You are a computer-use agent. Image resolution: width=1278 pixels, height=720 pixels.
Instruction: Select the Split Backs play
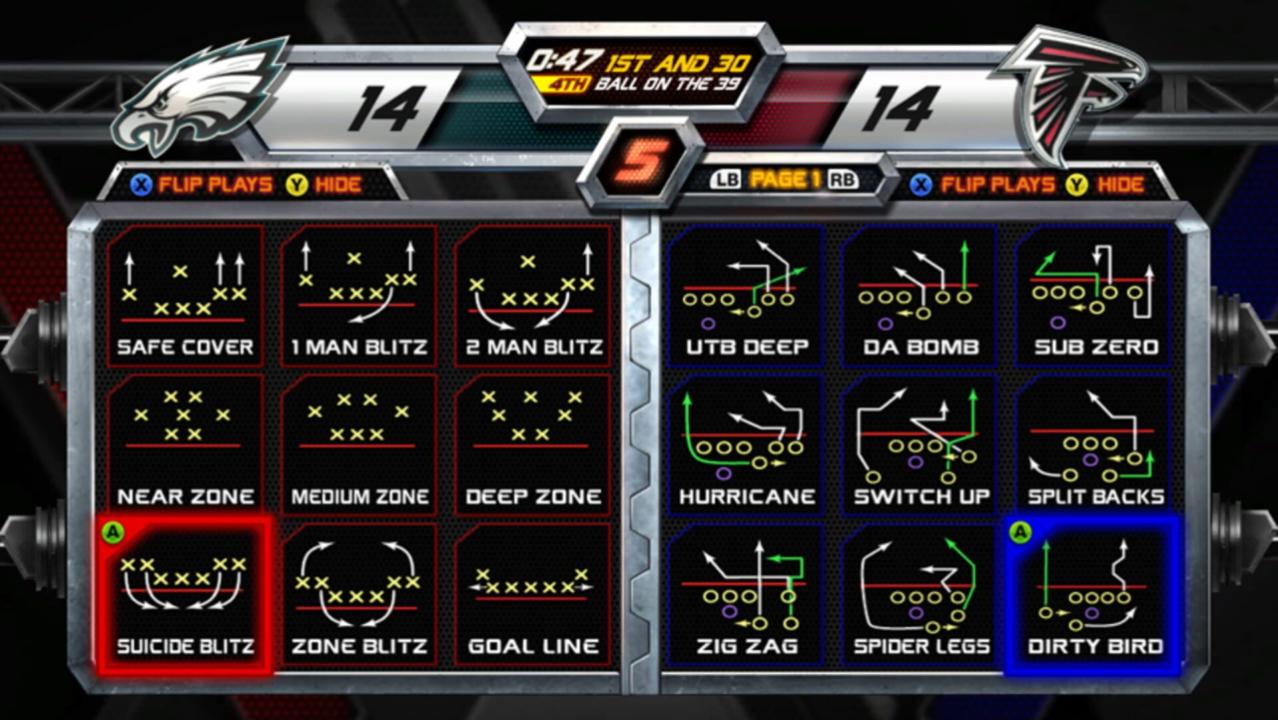pyautogui.click(x=1095, y=445)
